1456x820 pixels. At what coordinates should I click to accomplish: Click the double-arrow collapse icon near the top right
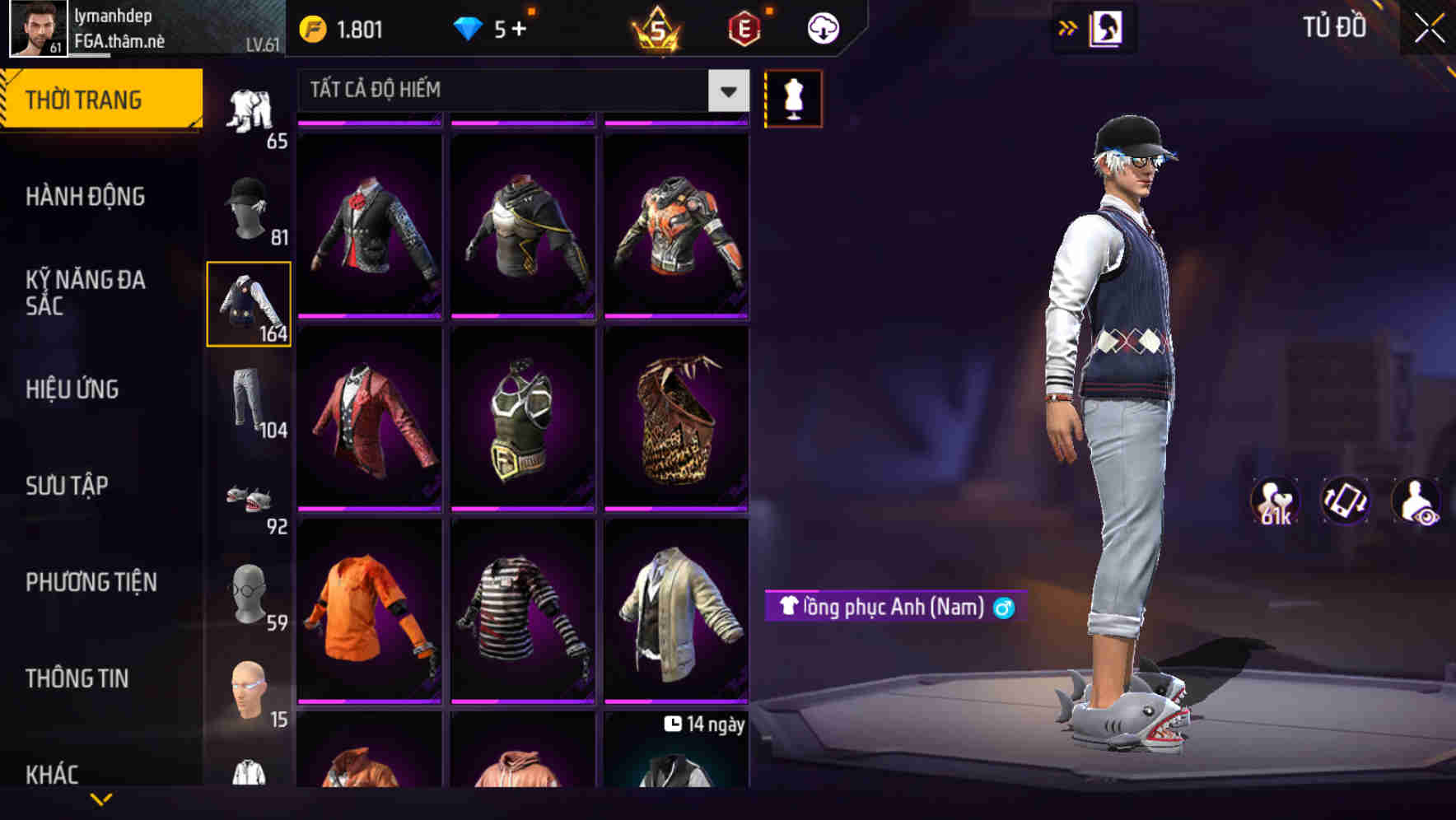[x=1067, y=27]
